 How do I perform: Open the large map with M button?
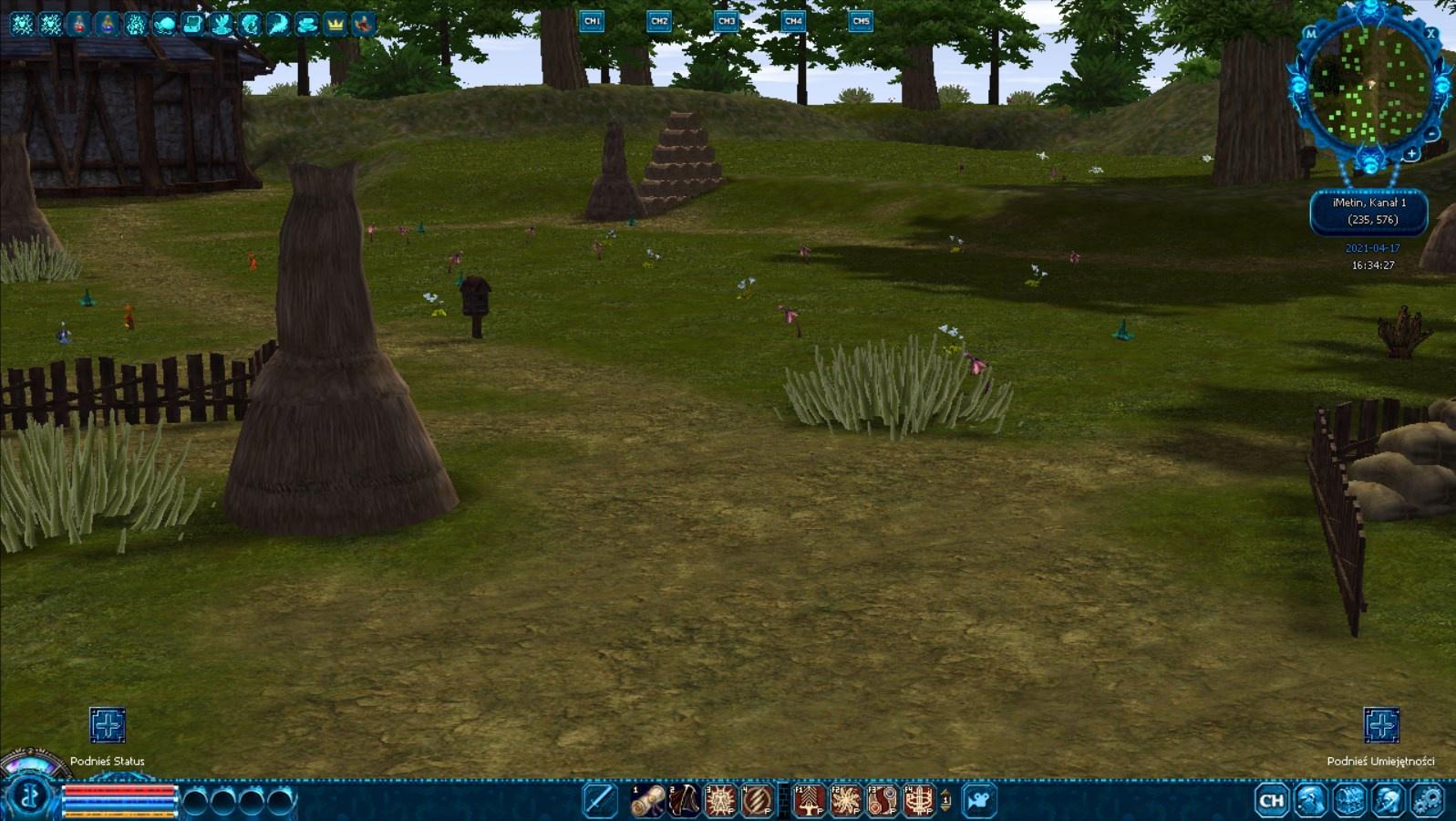click(1311, 34)
